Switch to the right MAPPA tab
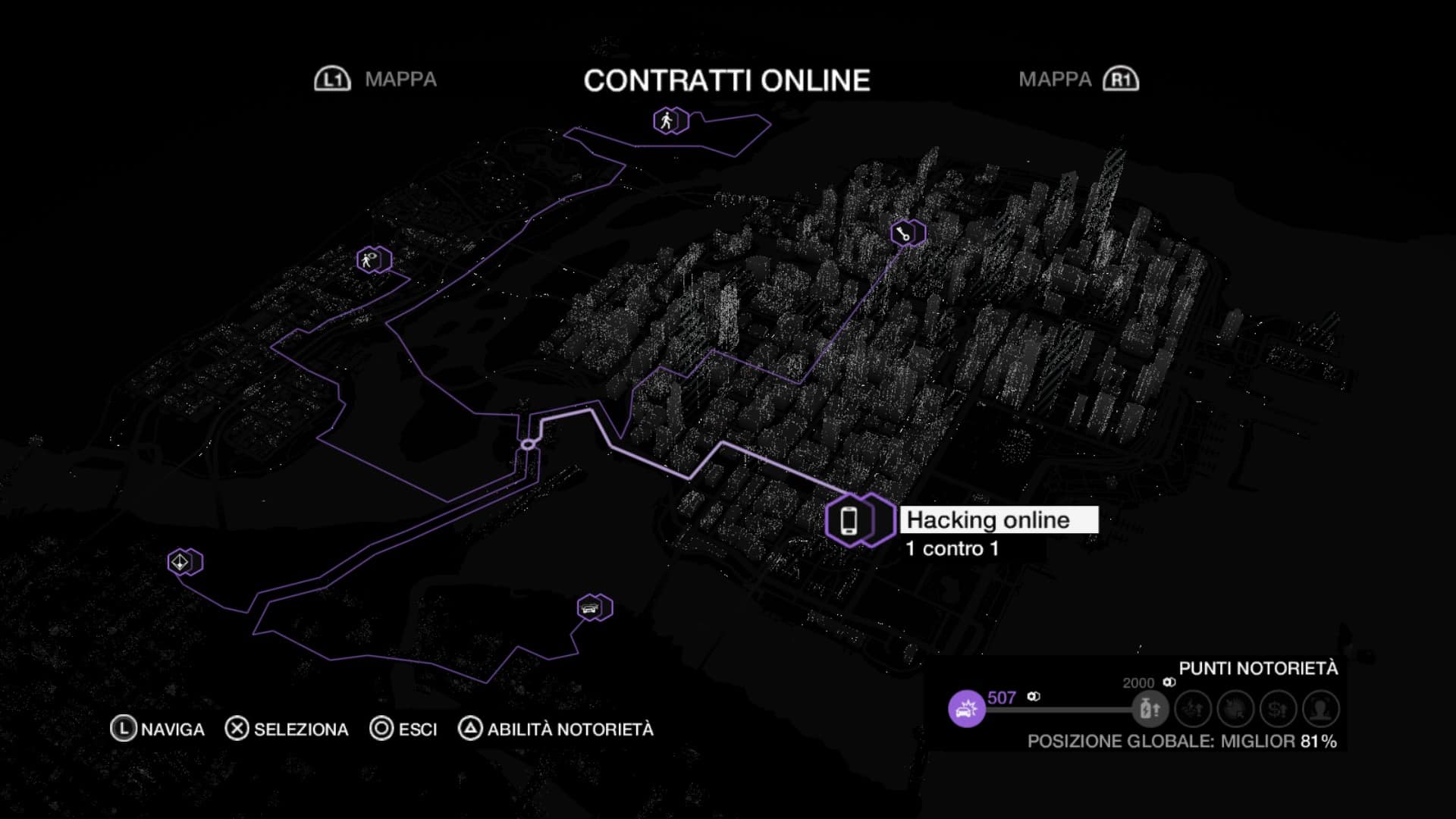 1078,80
